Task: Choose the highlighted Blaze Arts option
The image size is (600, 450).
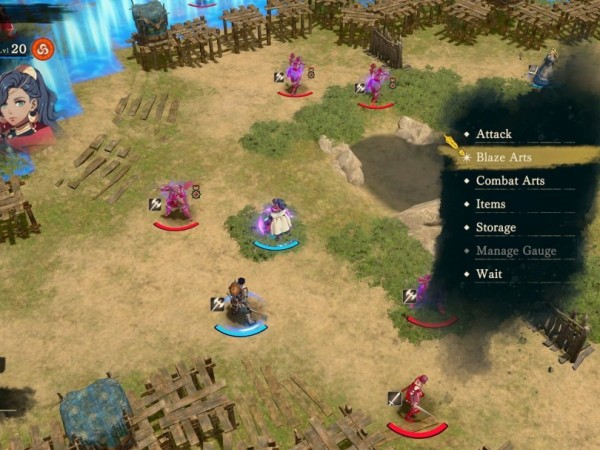Action: [503, 157]
